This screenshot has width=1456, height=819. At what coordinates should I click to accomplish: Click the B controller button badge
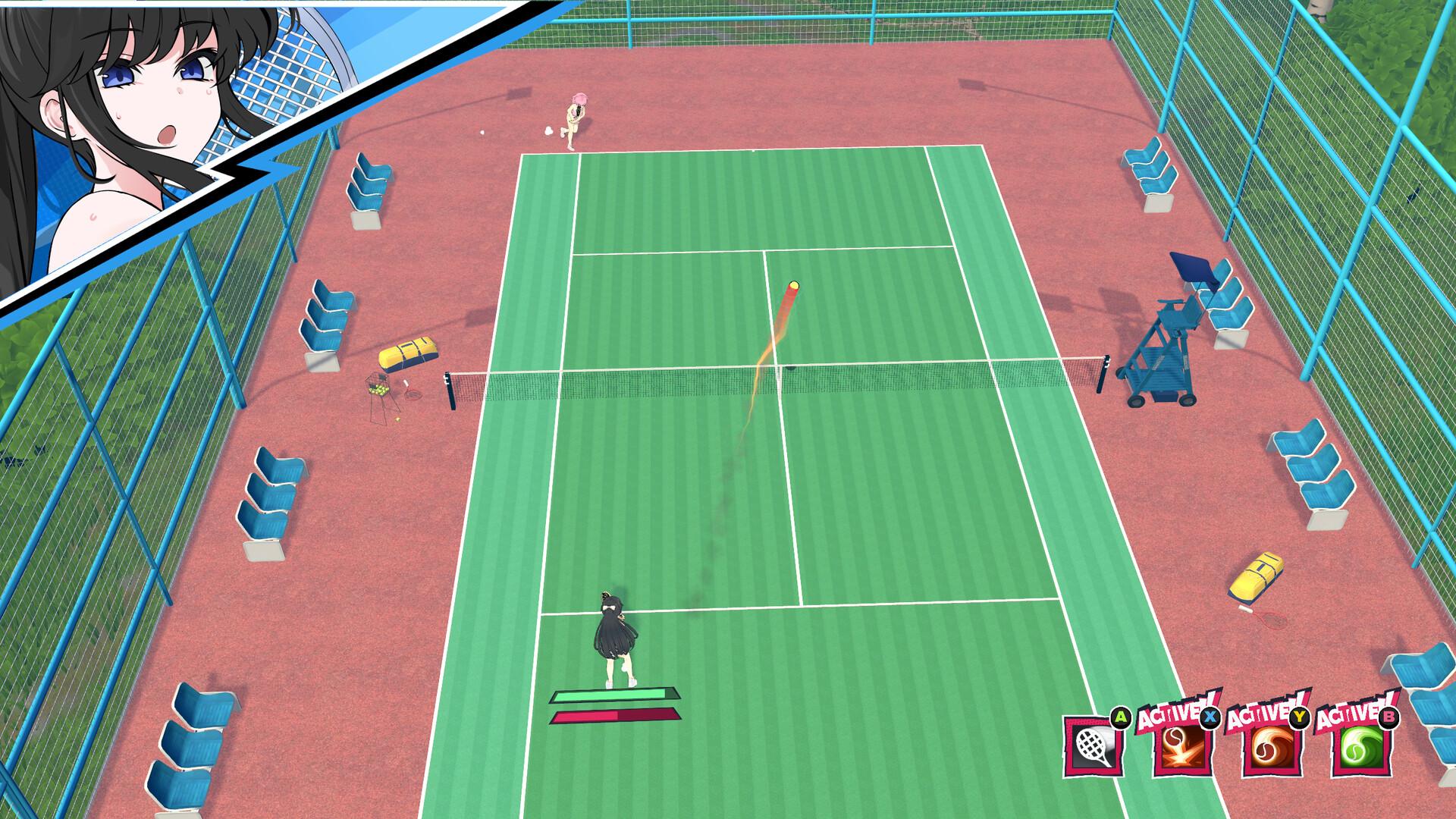[x=1388, y=717]
